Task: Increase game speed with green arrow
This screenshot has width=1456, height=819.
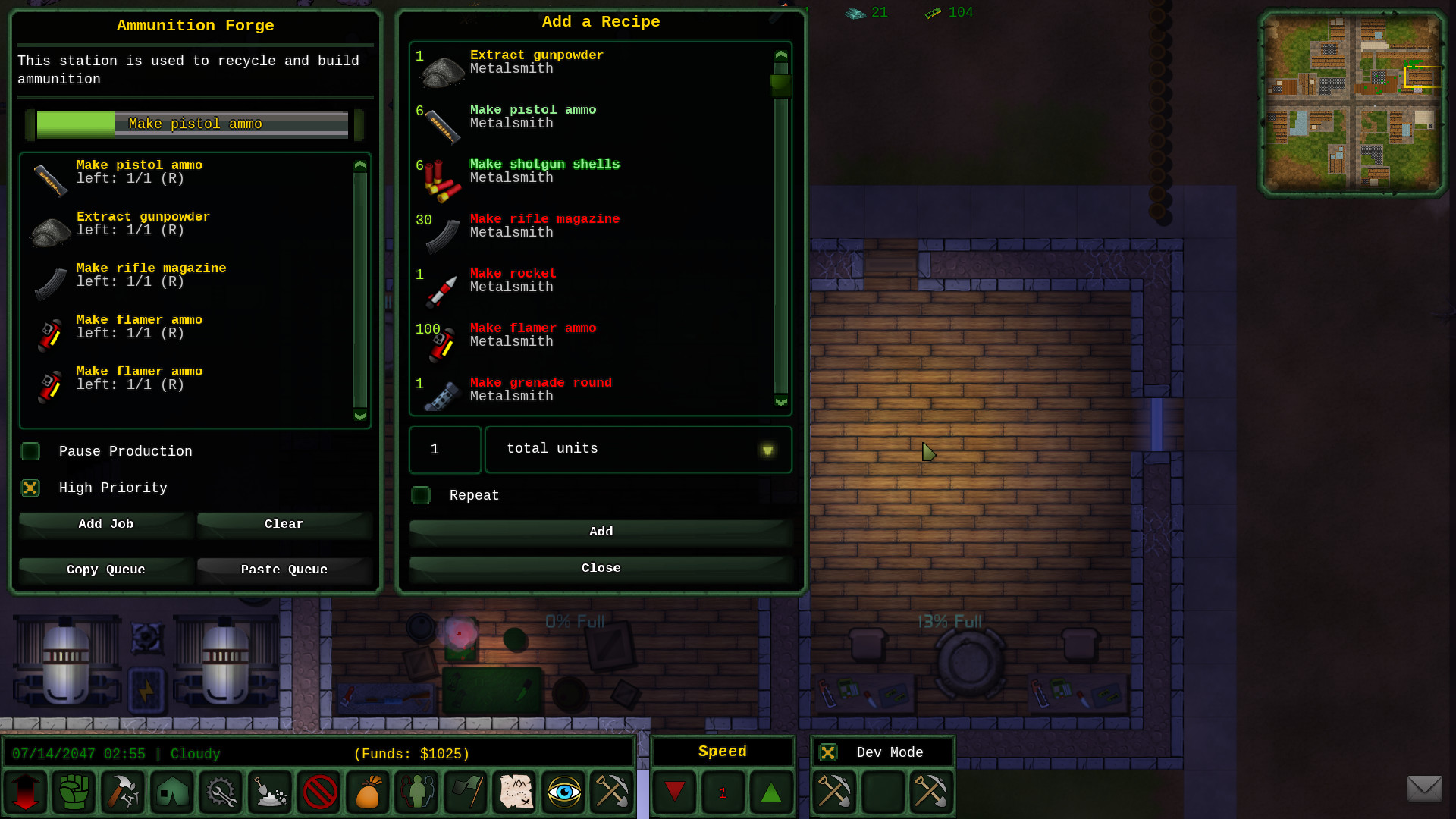Action: pos(771,792)
